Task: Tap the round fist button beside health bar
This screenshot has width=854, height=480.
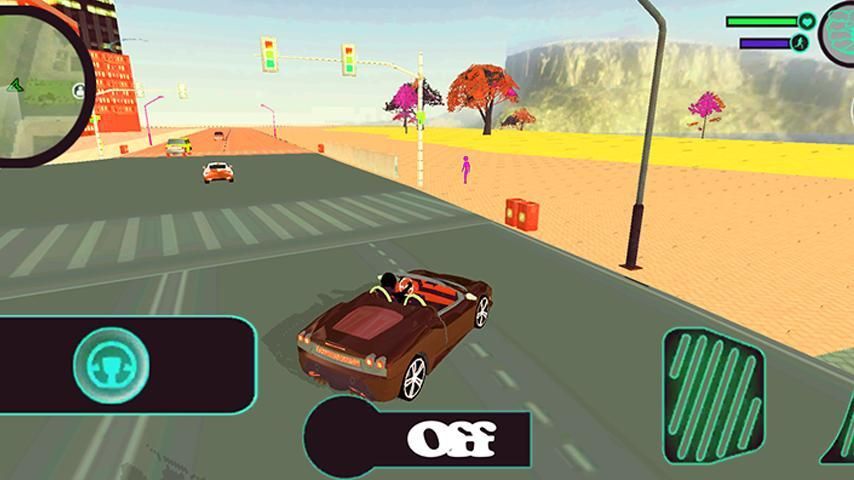Action: [x=838, y=34]
